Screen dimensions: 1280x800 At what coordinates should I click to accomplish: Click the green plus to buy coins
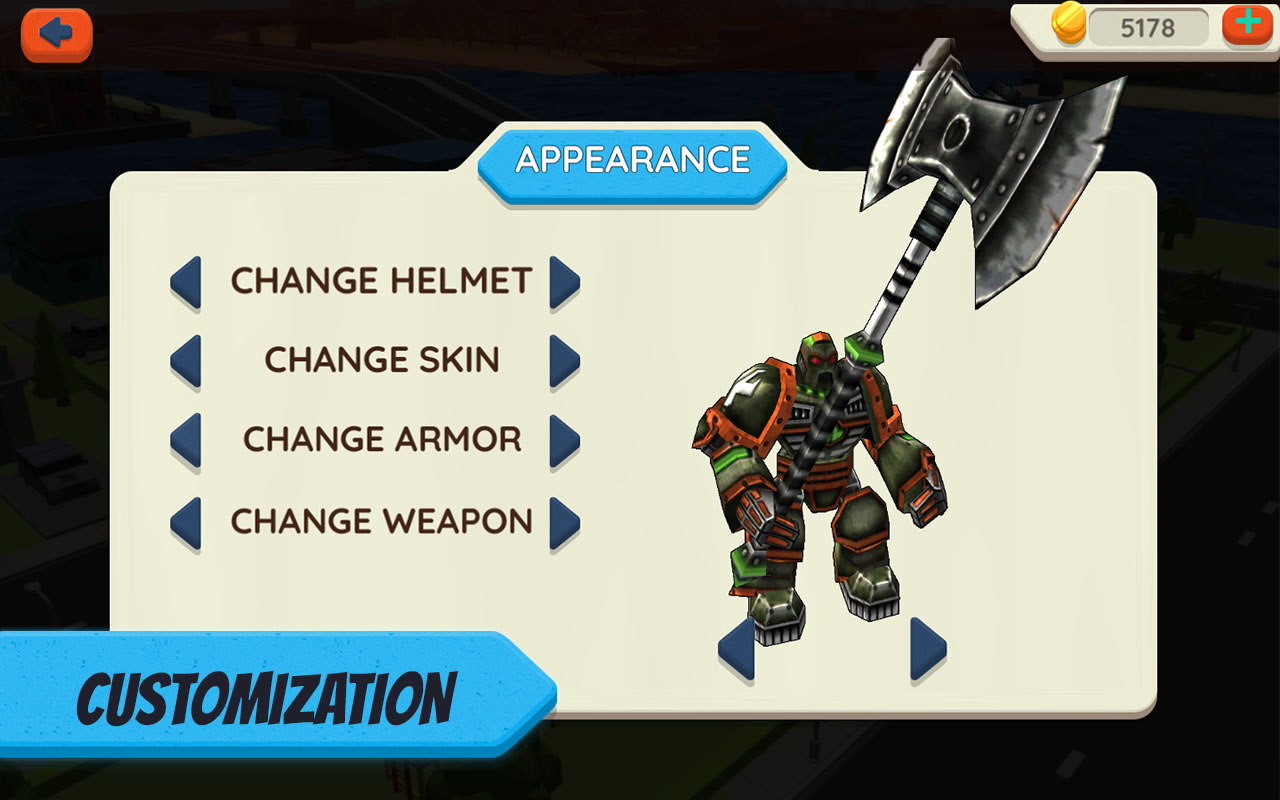coord(1246,27)
